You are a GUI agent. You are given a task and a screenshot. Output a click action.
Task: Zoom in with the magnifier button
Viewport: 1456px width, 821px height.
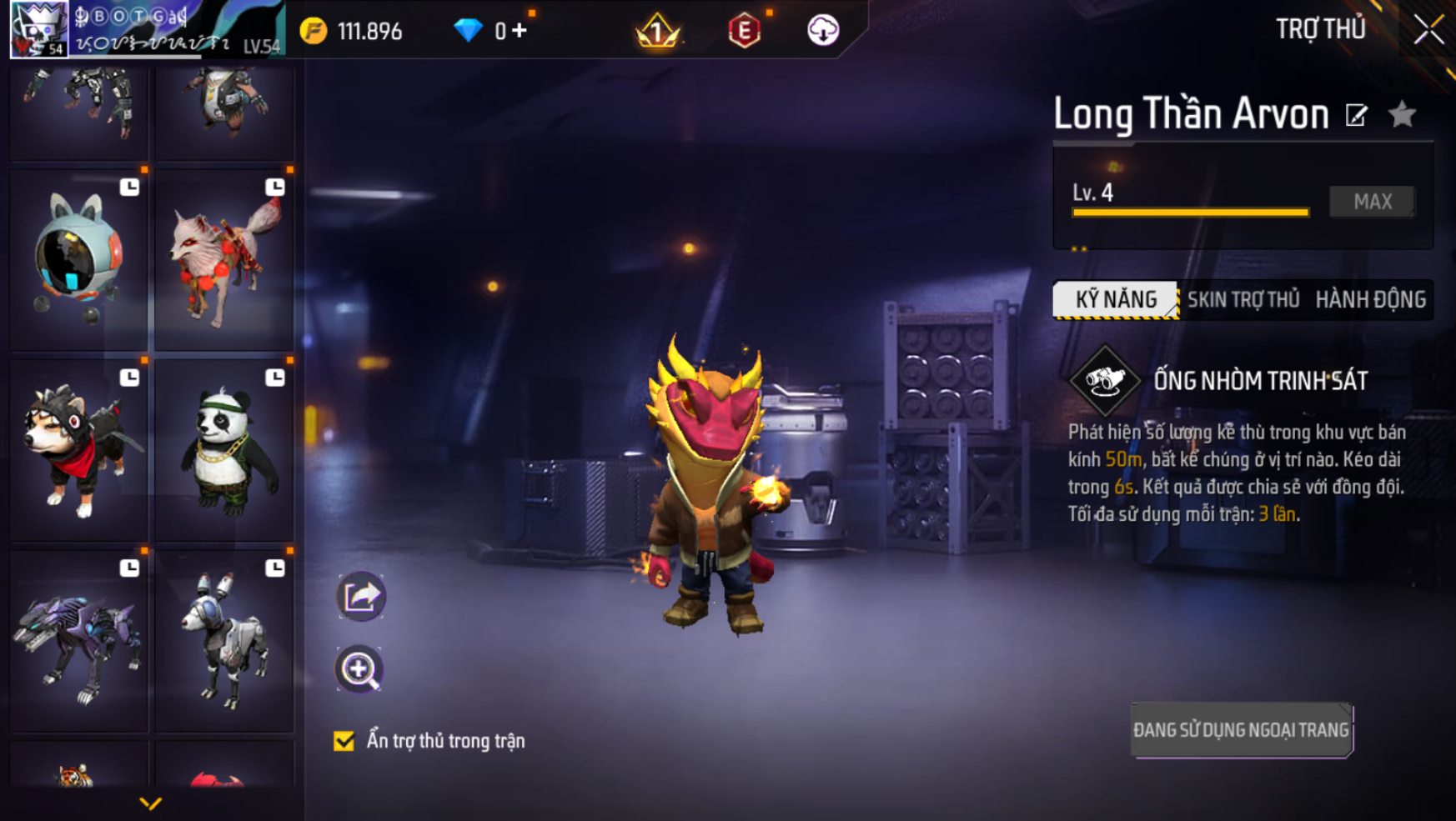coord(359,669)
